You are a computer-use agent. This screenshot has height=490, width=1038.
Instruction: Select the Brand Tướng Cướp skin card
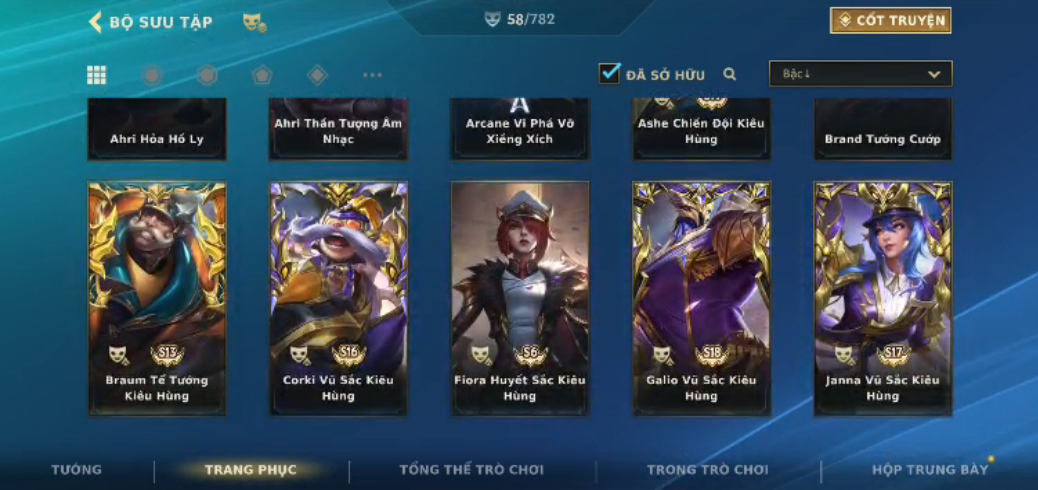(883, 130)
